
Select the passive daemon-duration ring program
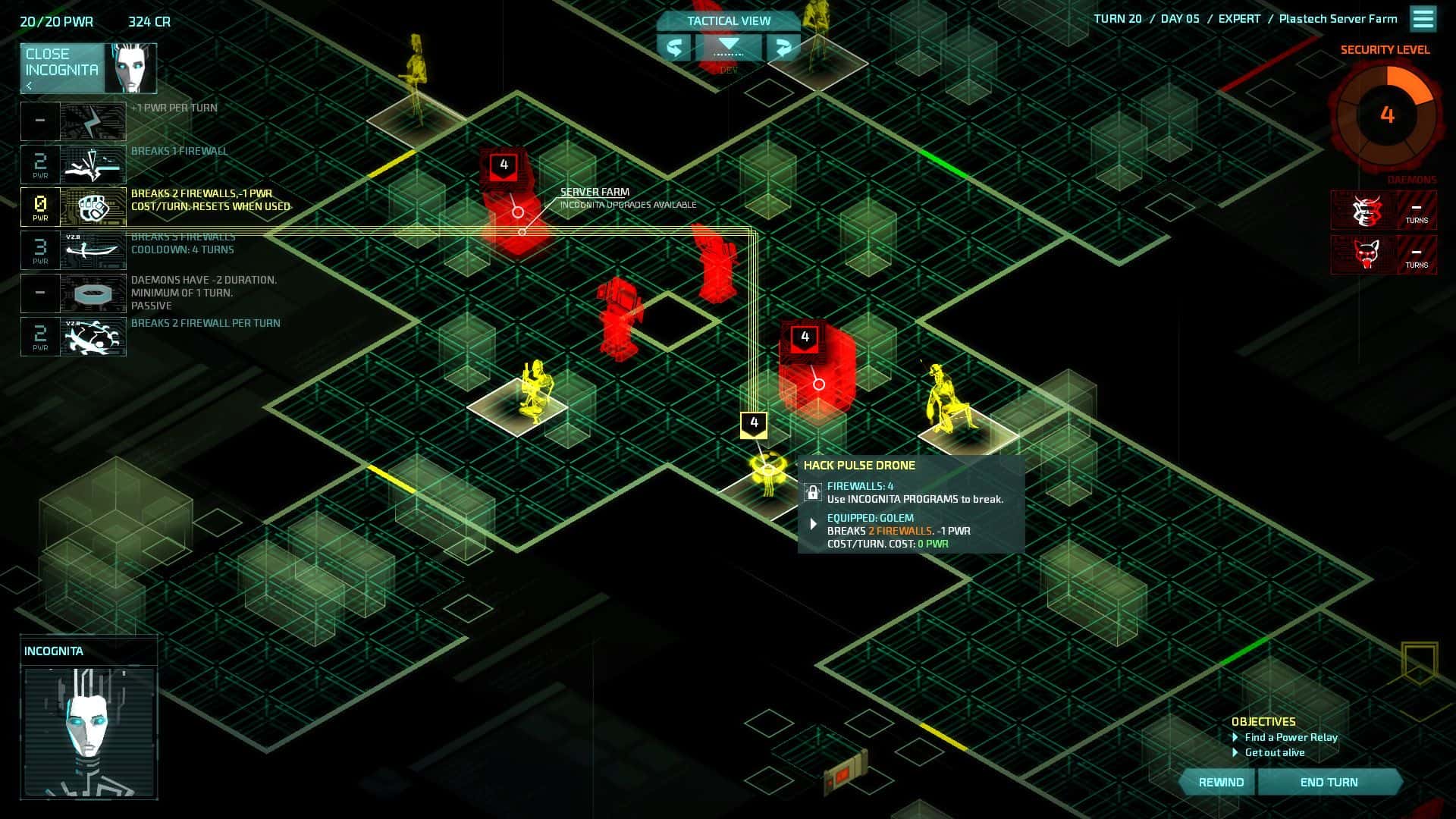pos(91,293)
